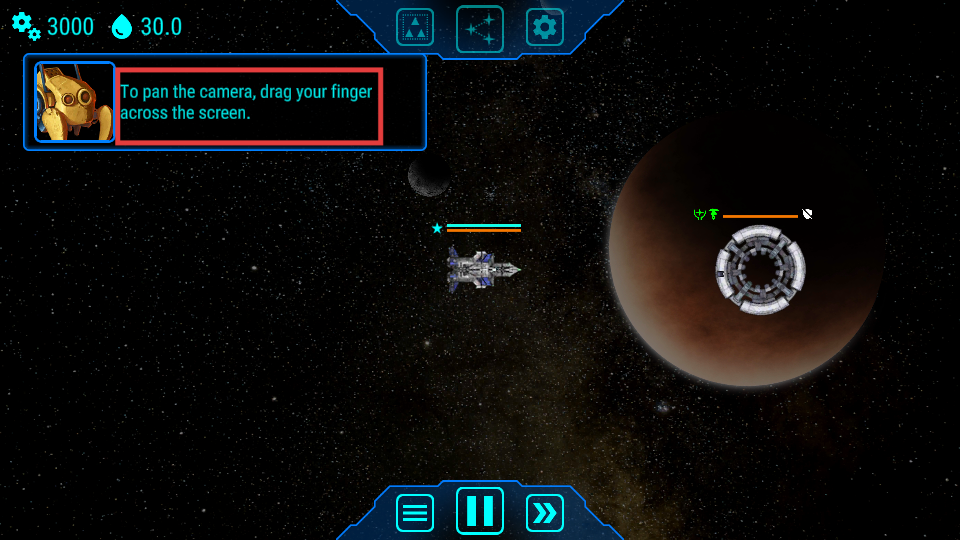Open the hamburger list menu

click(x=415, y=513)
